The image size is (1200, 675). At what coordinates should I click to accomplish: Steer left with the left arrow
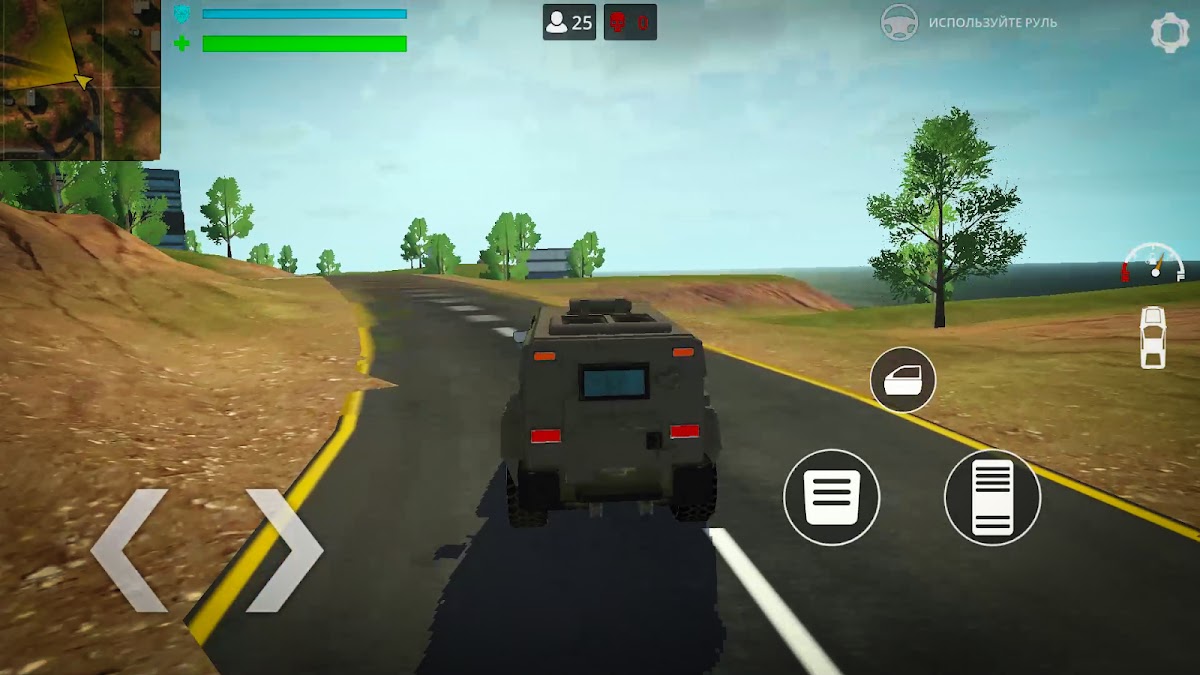point(128,549)
